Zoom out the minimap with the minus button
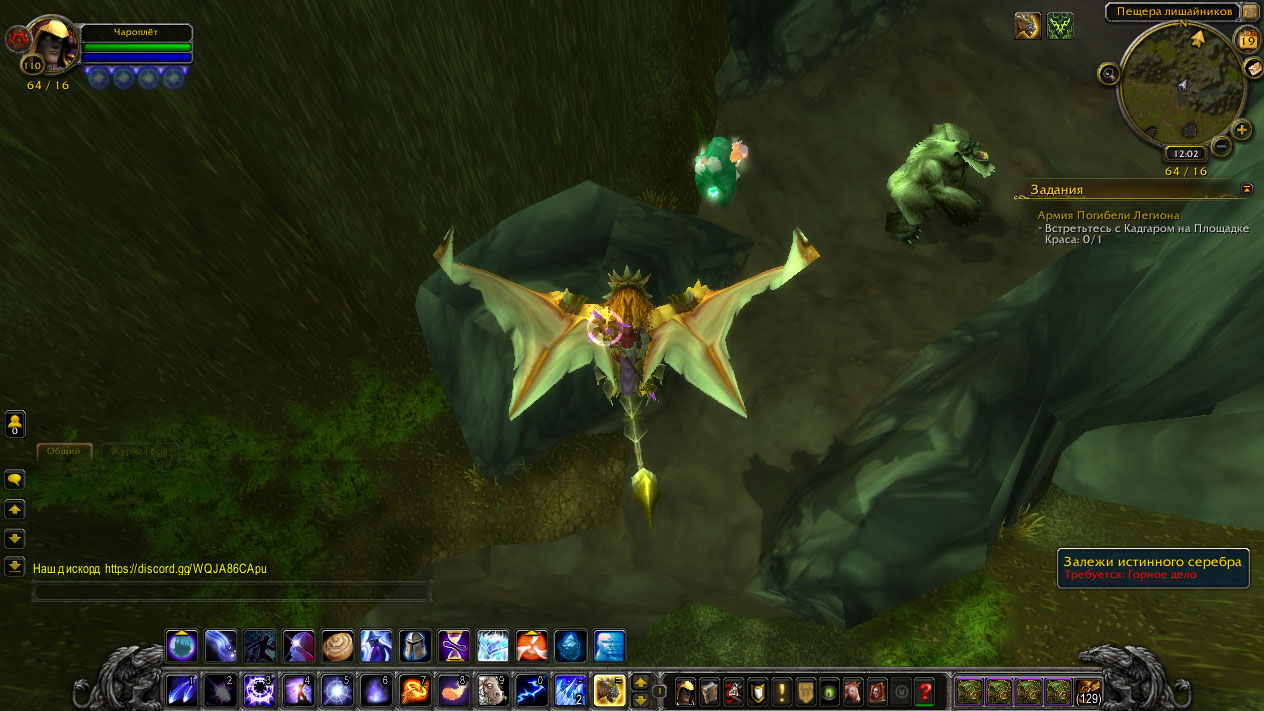Viewport: 1264px width, 711px height. point(1221,147)
